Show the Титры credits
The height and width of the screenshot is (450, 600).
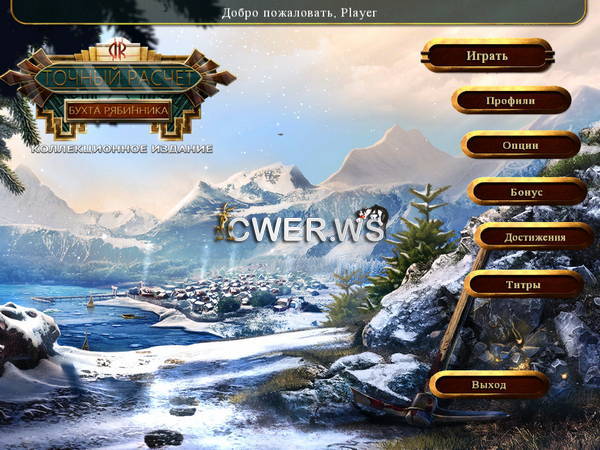point(524,284)
